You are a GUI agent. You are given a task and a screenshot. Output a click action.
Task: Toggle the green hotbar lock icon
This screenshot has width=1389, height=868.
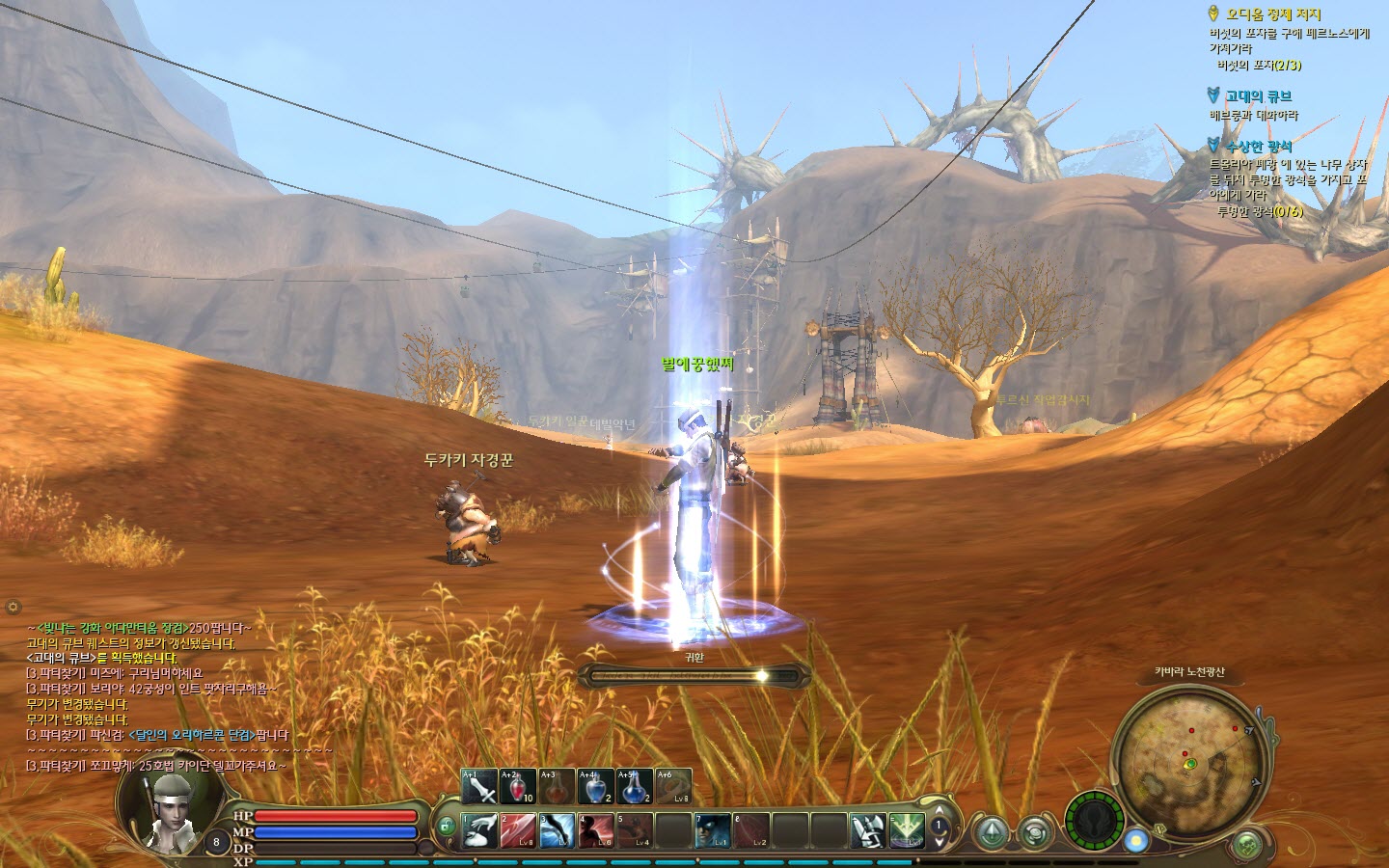pyautogui.click(x=446, y=826)
